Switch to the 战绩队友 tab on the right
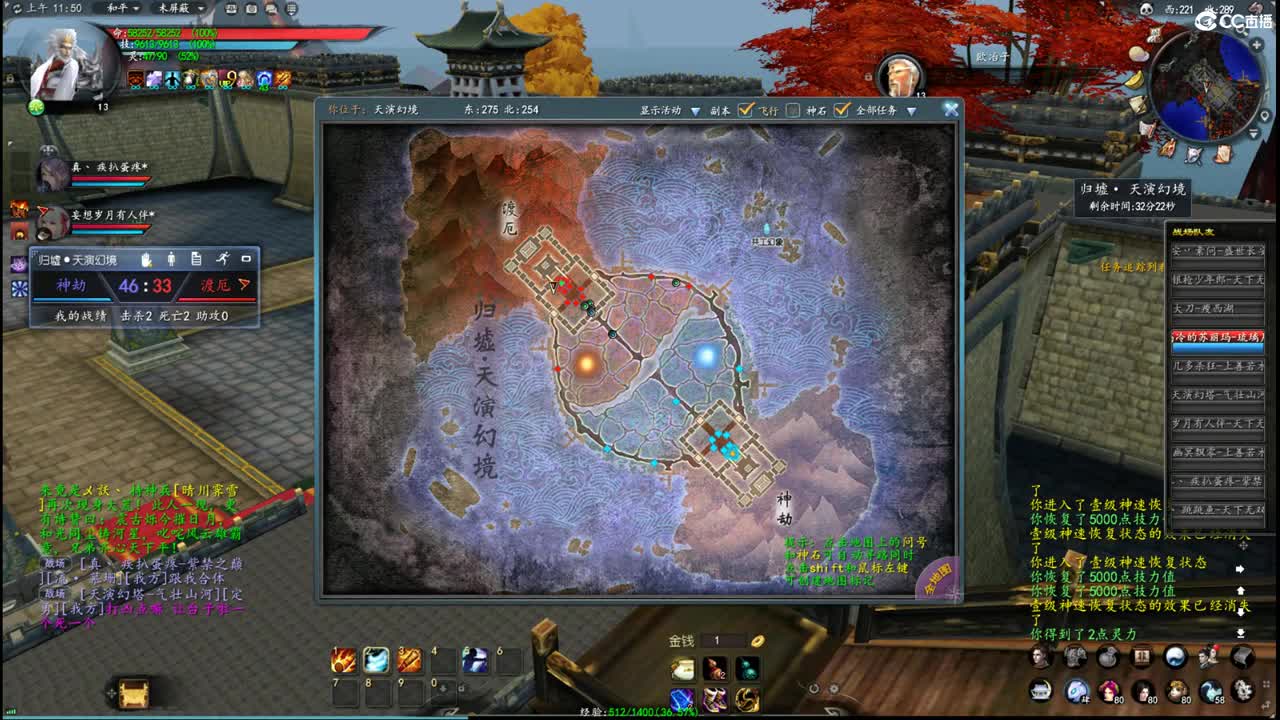Viewport: 1280px width, 720px height. pyautogui.click(x=1194, y=232)
